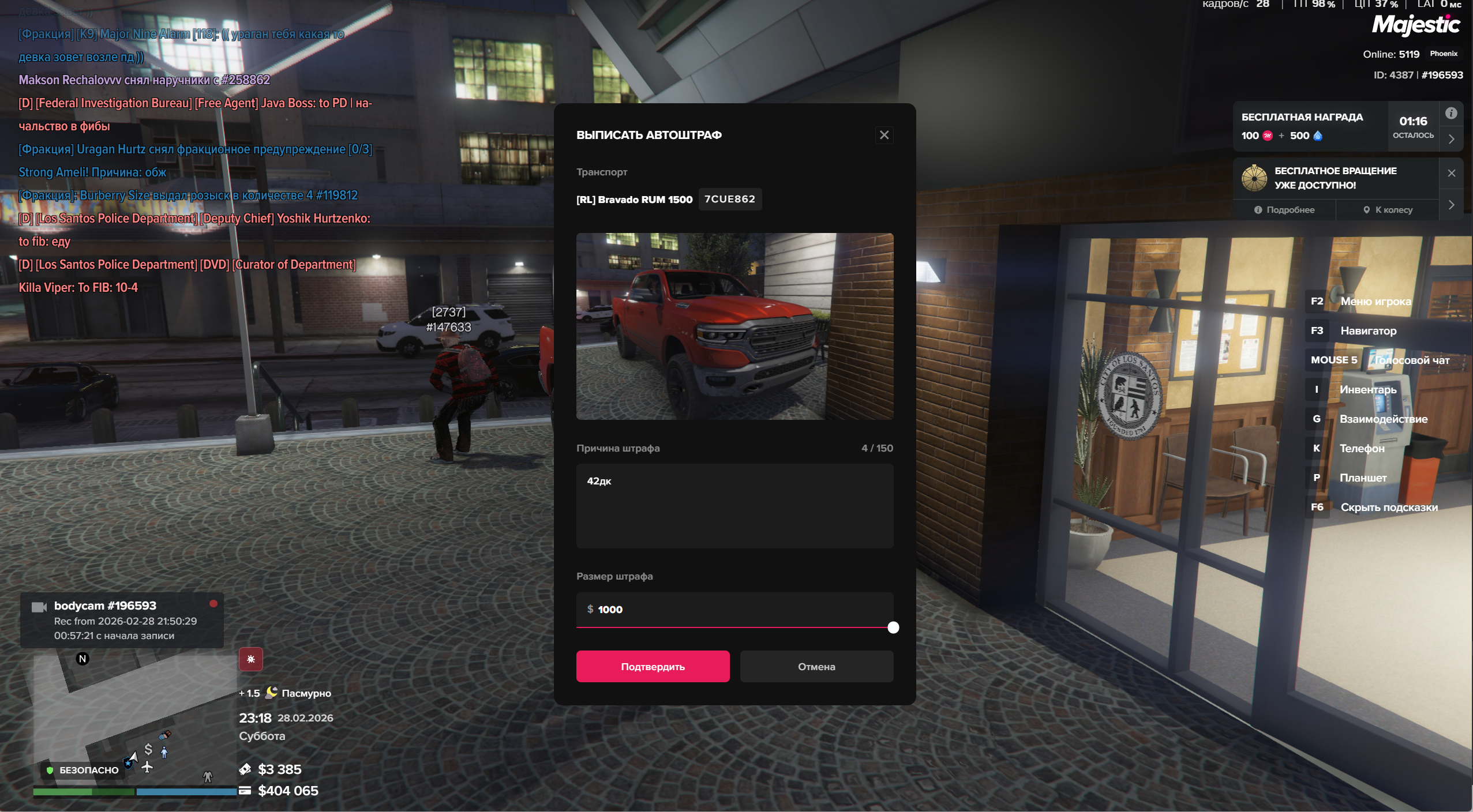Click the fine amount input field
This screenshot has height=812, width=1473.
click(734, 609)
